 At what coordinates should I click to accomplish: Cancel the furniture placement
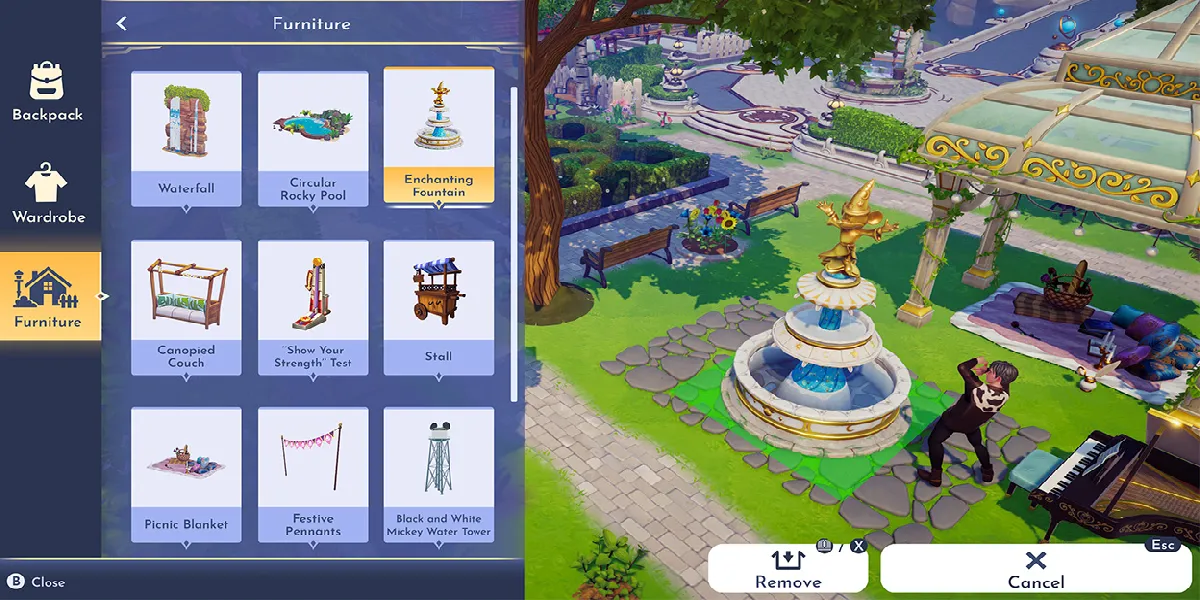click(1036, 570)
